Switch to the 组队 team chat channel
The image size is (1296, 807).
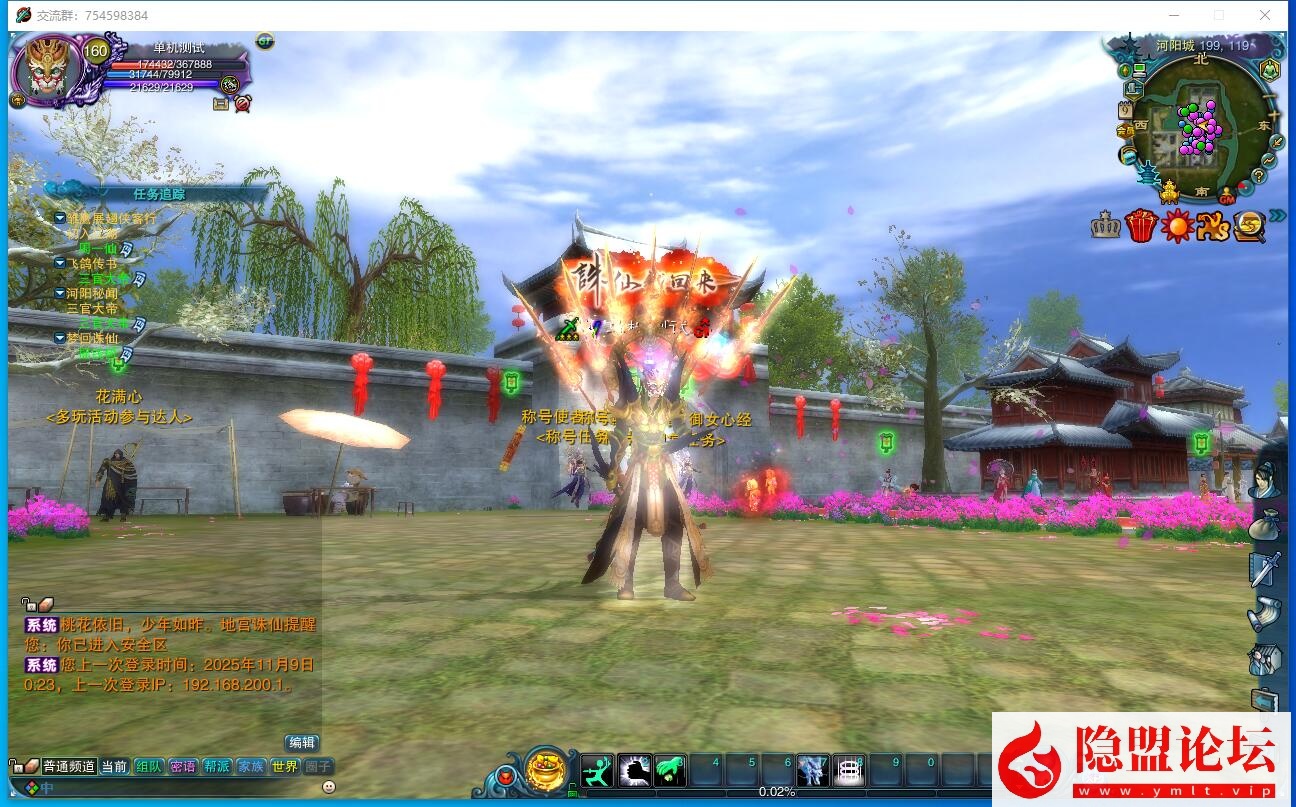click(x=149, y=766)
